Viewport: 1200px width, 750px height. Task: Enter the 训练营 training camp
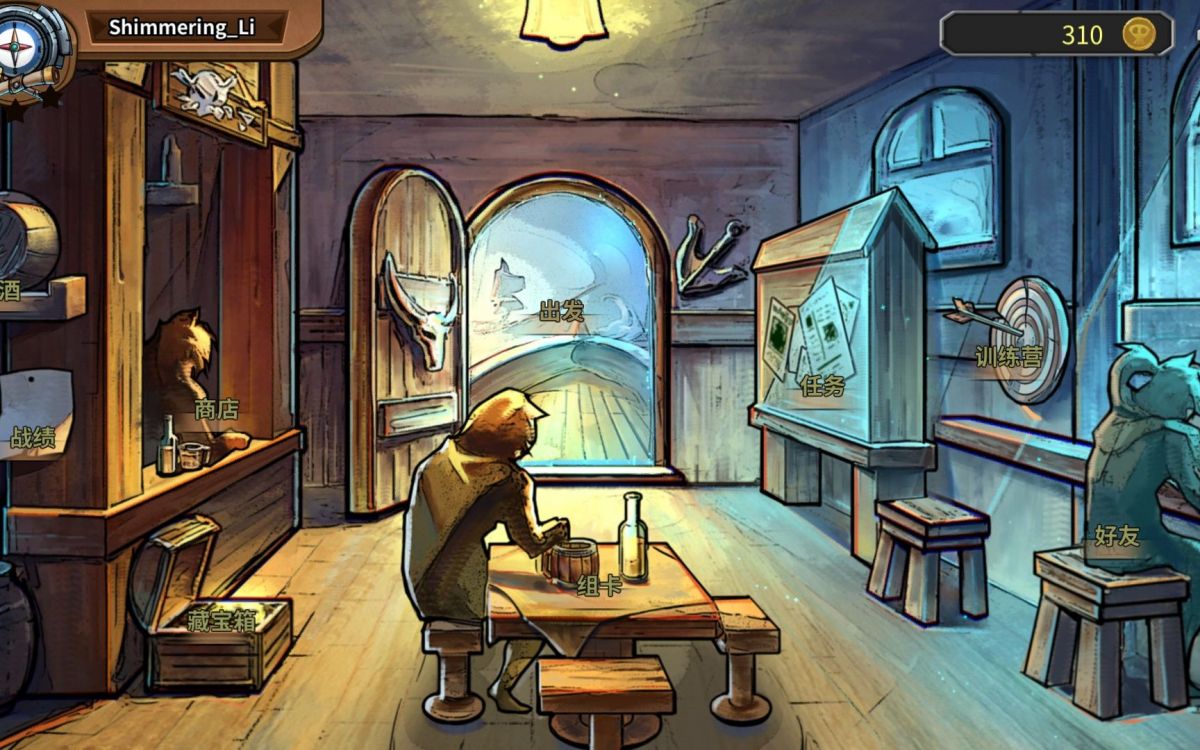coord(1008,356)
